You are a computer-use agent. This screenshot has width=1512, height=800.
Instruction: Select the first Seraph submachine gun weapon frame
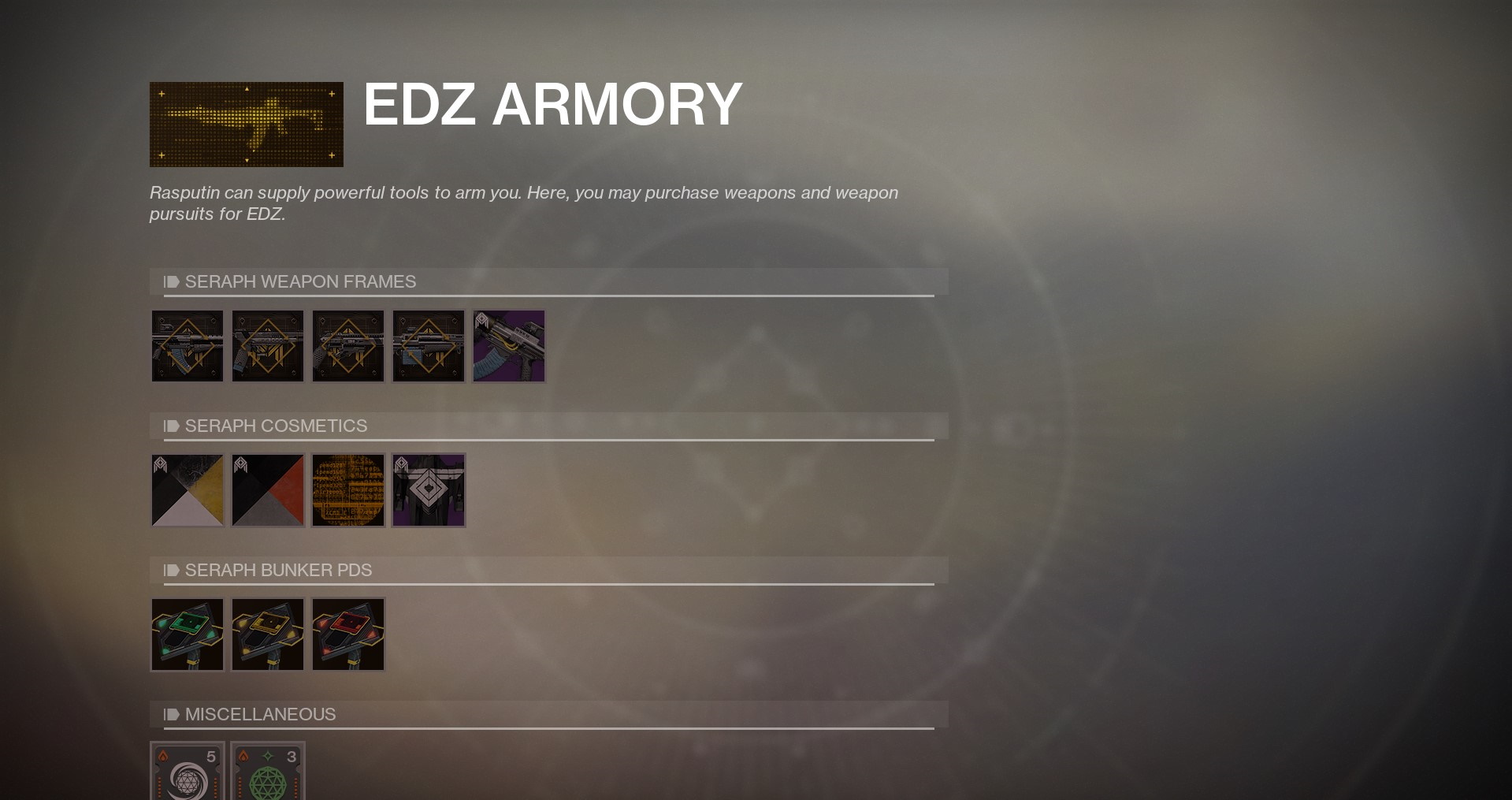pyautogui.click(x=187, y=345)
